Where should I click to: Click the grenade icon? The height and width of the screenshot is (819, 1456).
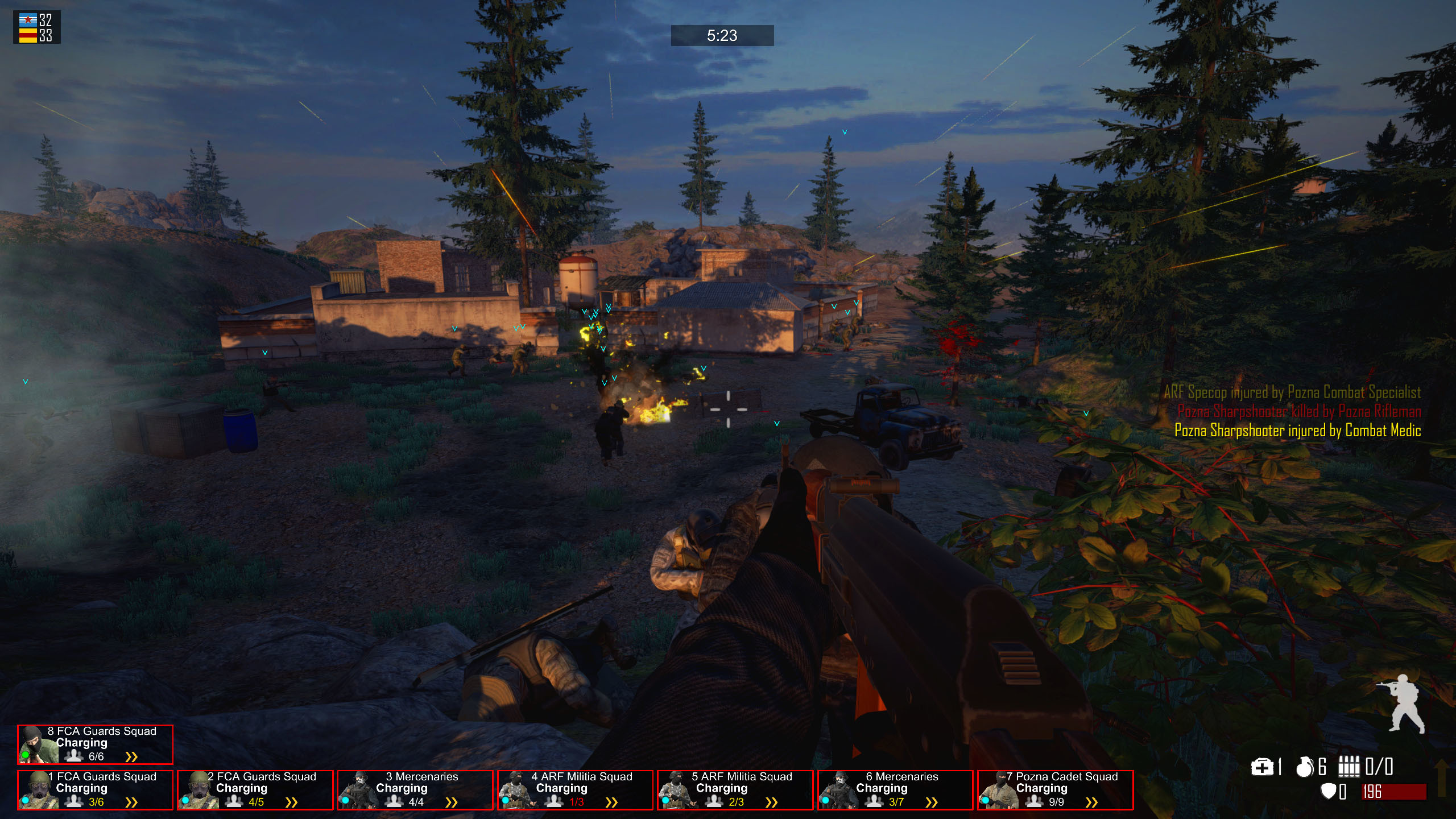[1305, 767]
